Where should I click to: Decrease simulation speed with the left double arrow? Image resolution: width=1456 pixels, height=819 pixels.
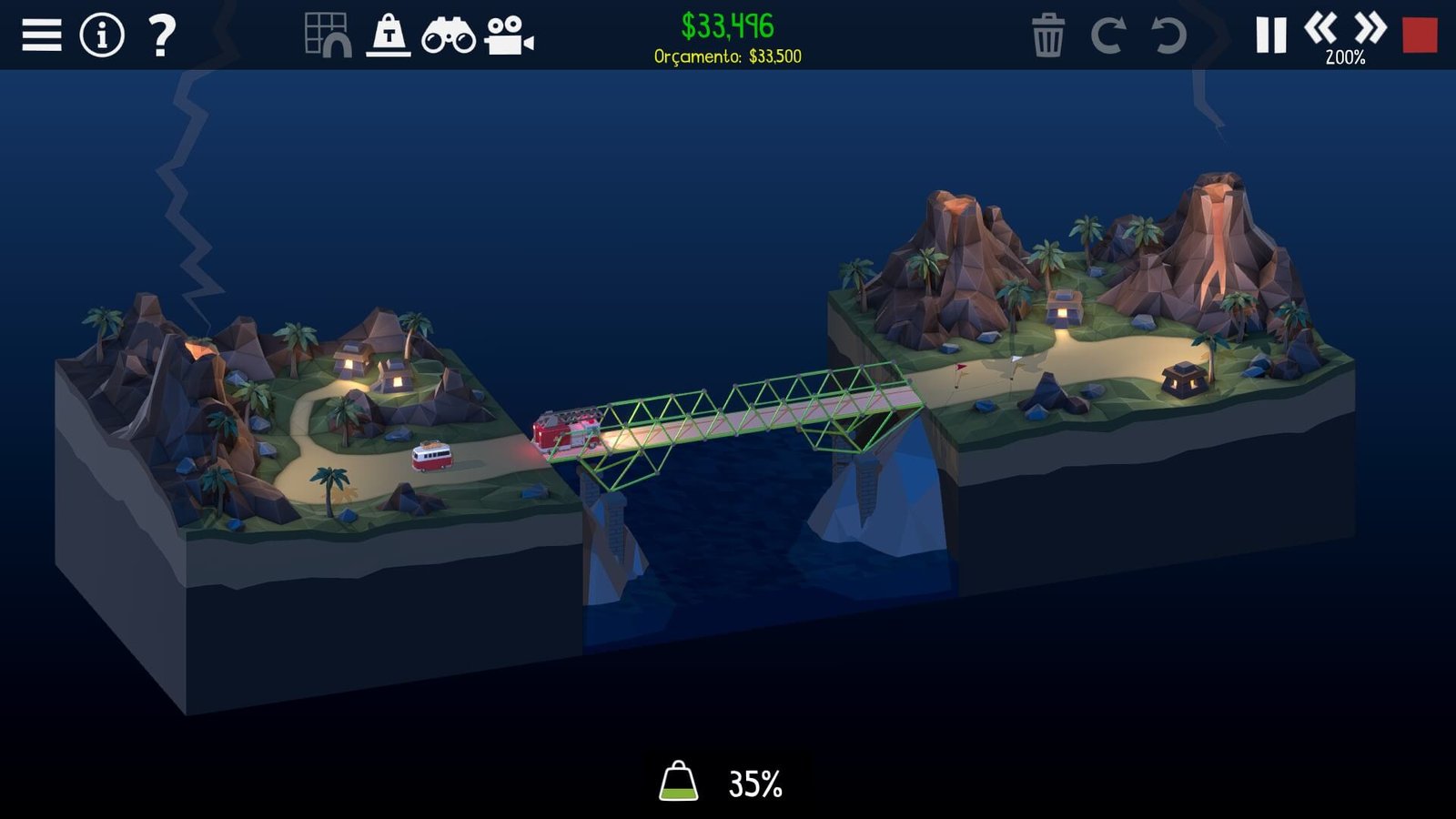[x=1320, y=28]
